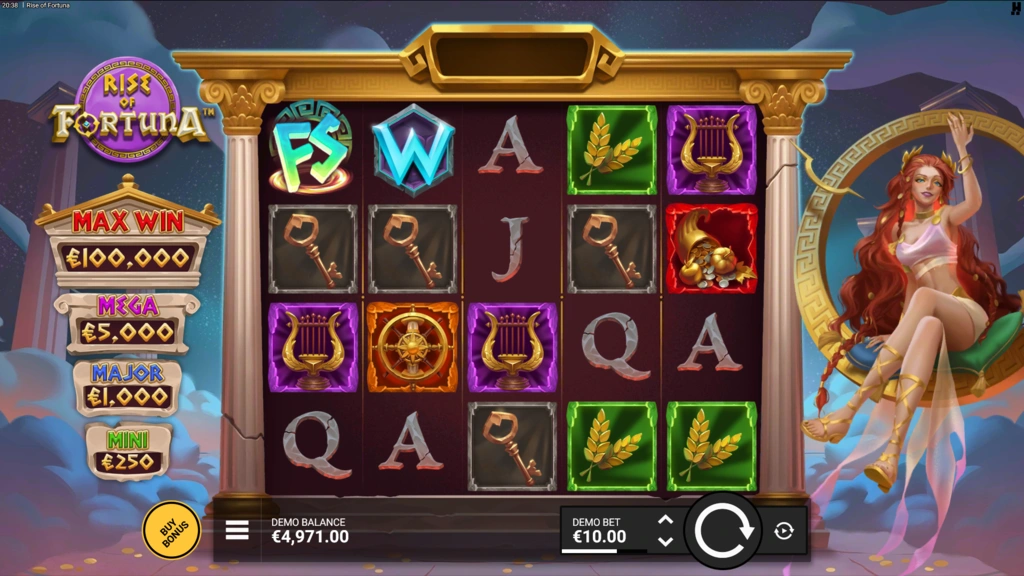
Task: Open the hamburger game menu
Action: point(237,530)
